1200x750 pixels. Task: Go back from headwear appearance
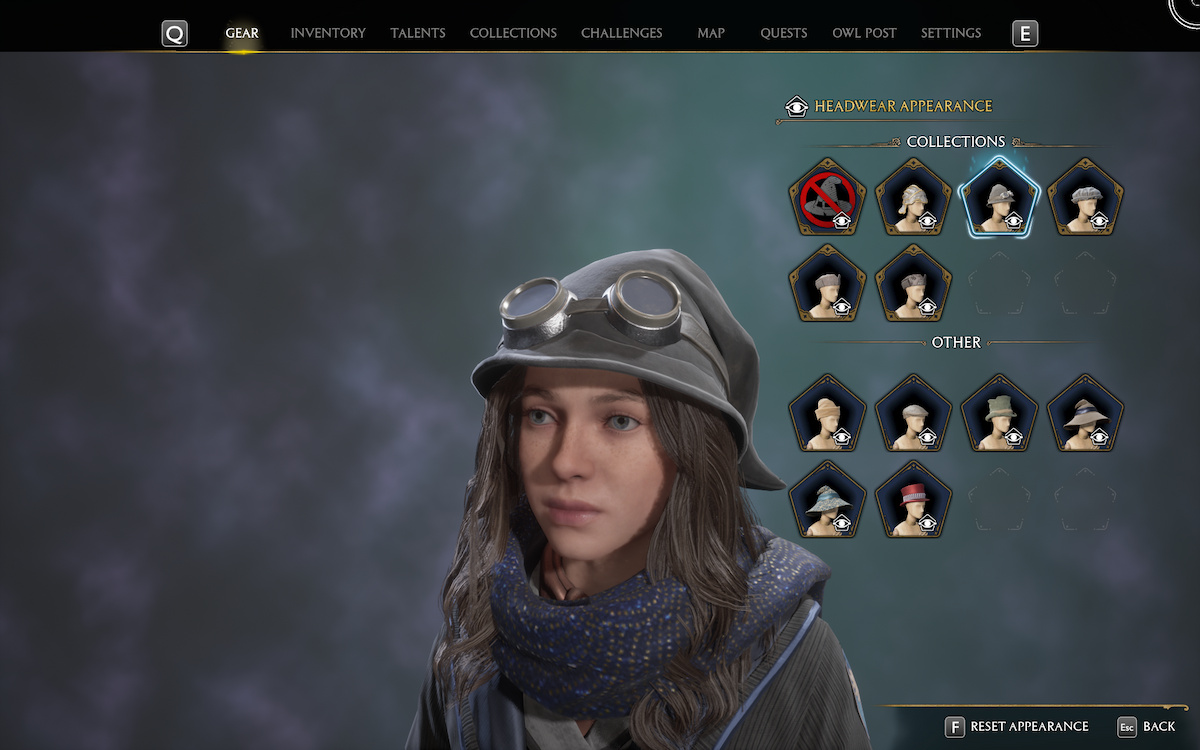coord(1147,726)
